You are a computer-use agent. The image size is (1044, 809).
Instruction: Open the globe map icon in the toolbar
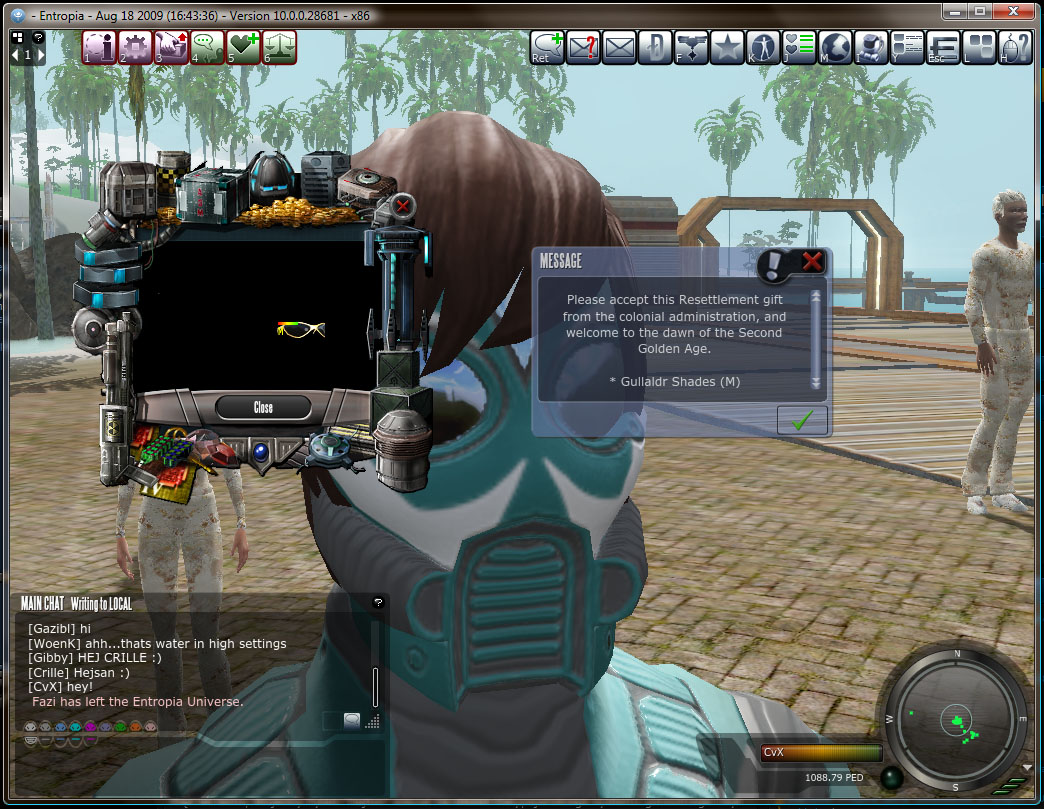[x=835, y=47]
